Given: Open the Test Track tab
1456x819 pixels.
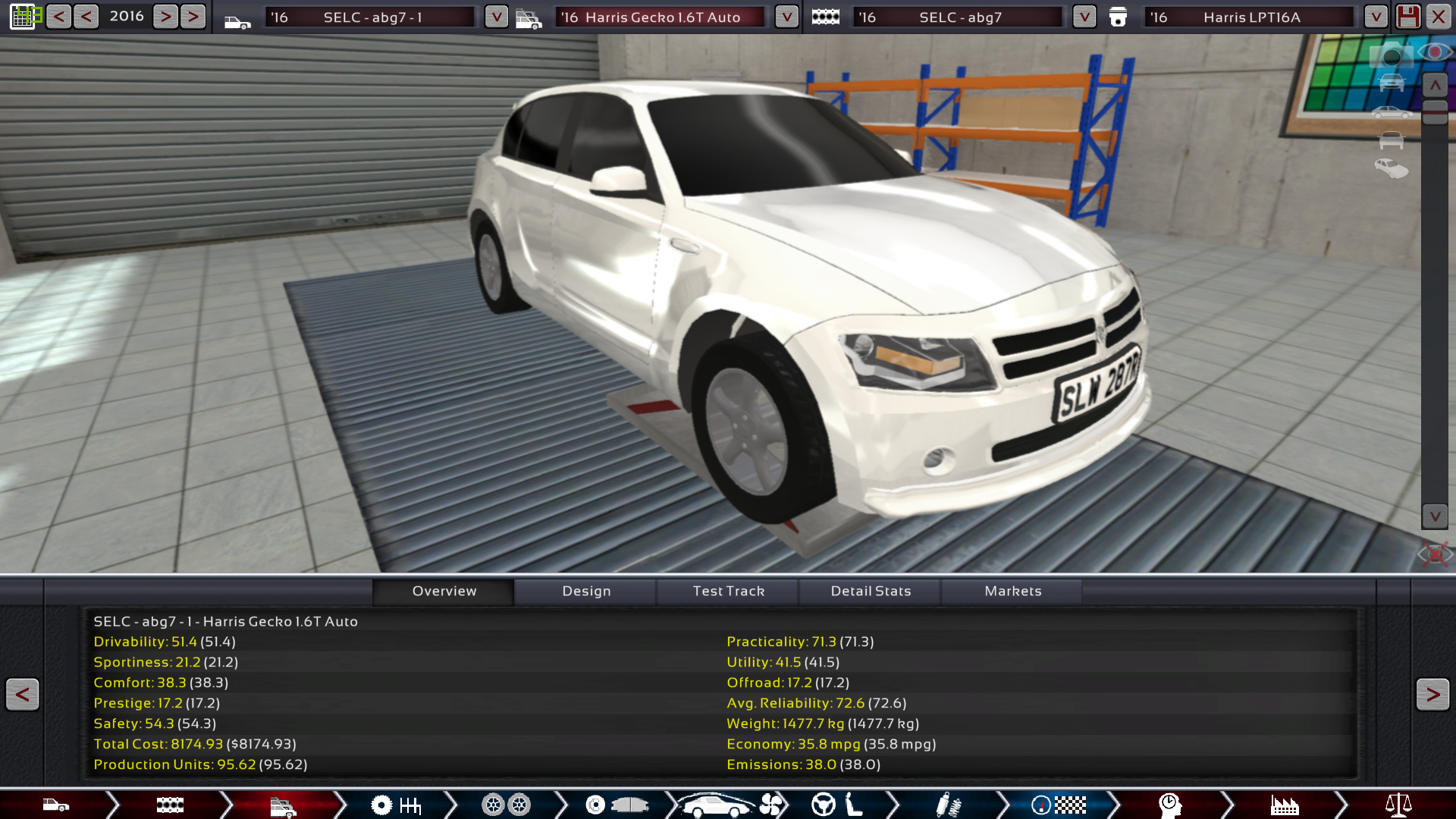Looking at the screenshot, I should click(728, 591).
